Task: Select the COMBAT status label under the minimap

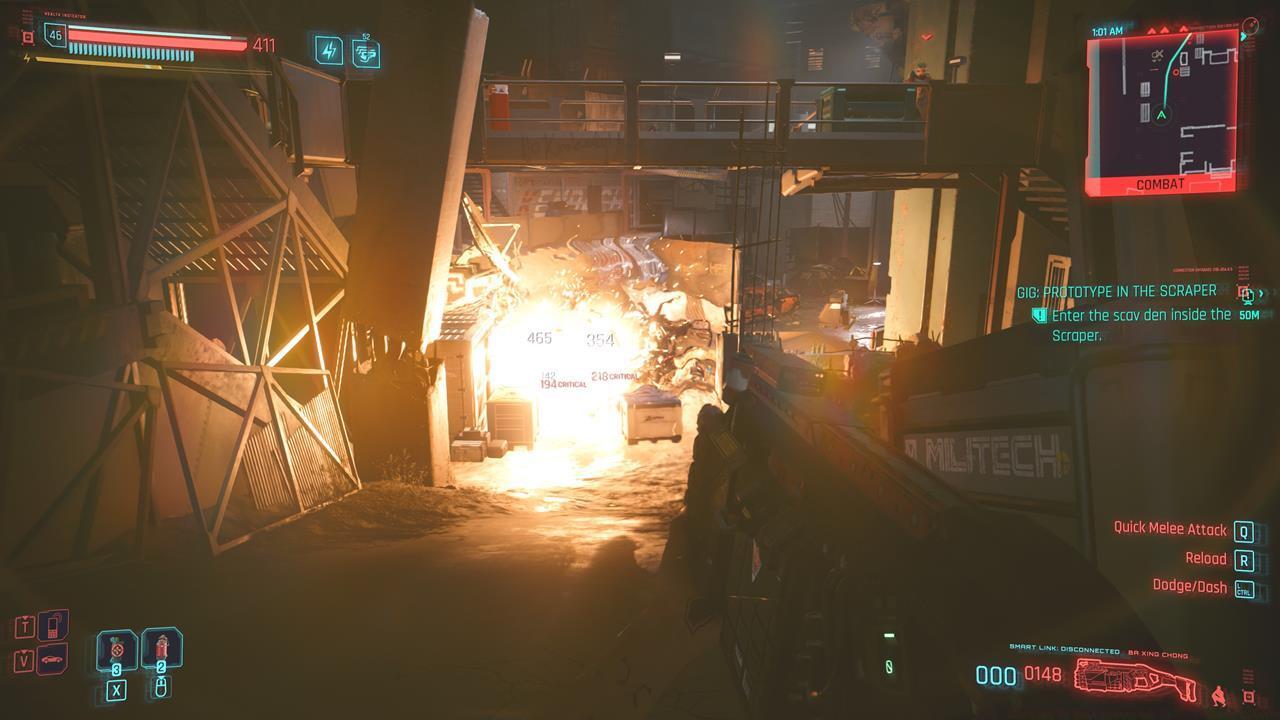Action: click(x=1161, y=183)
